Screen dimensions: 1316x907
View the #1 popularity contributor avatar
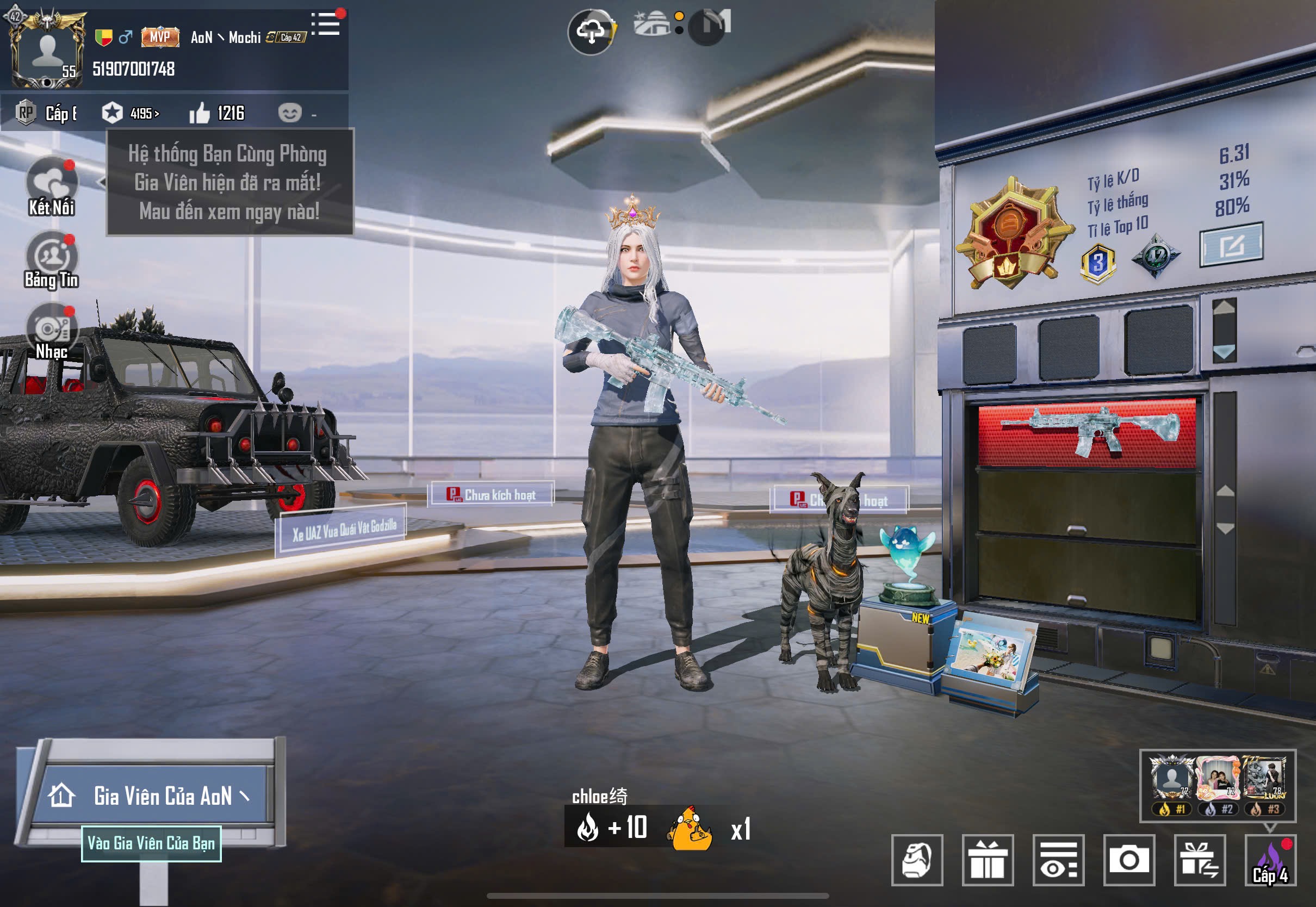1171,780
